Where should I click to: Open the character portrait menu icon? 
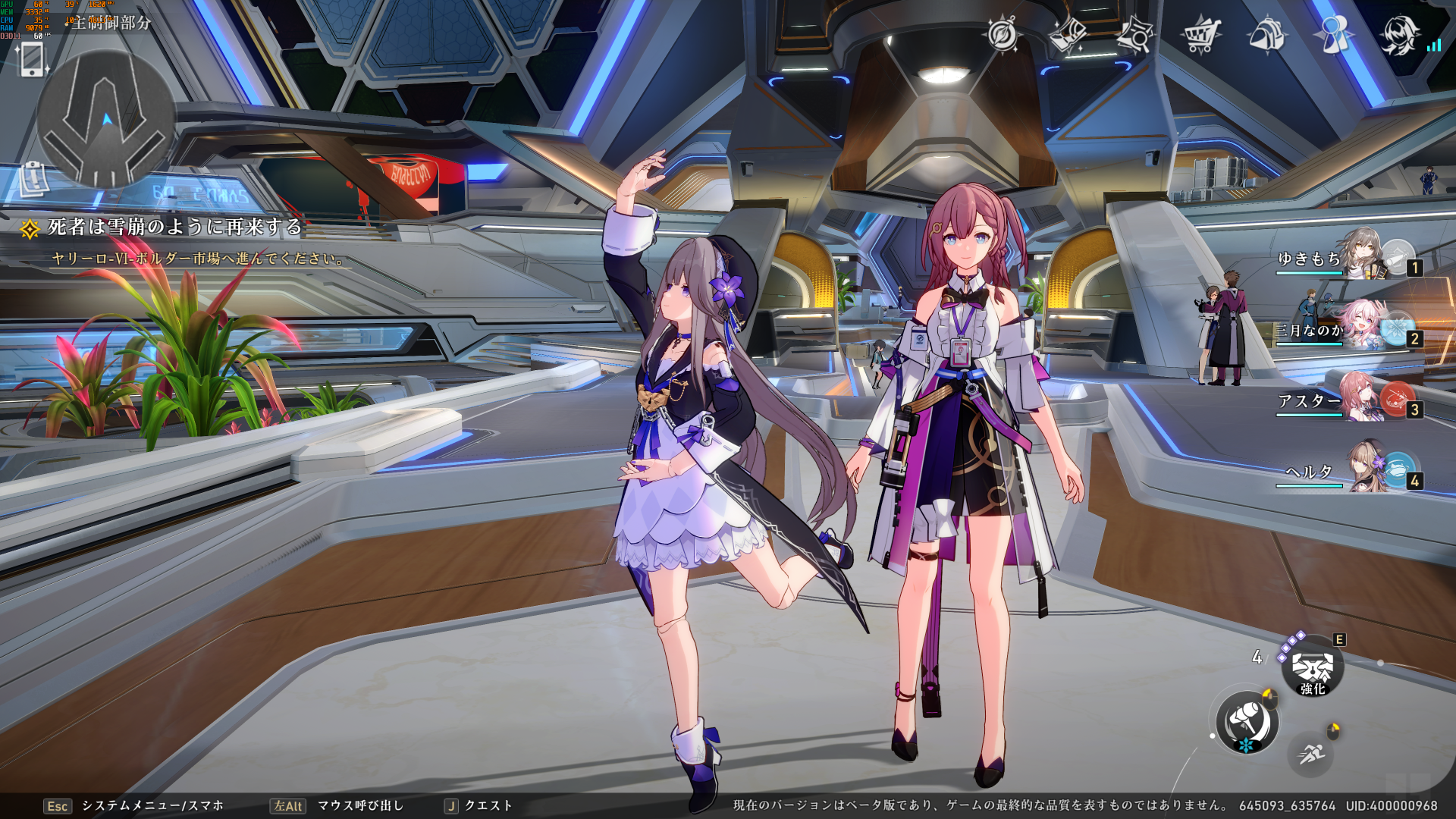pyautogui.click(x=1398, y=35)
